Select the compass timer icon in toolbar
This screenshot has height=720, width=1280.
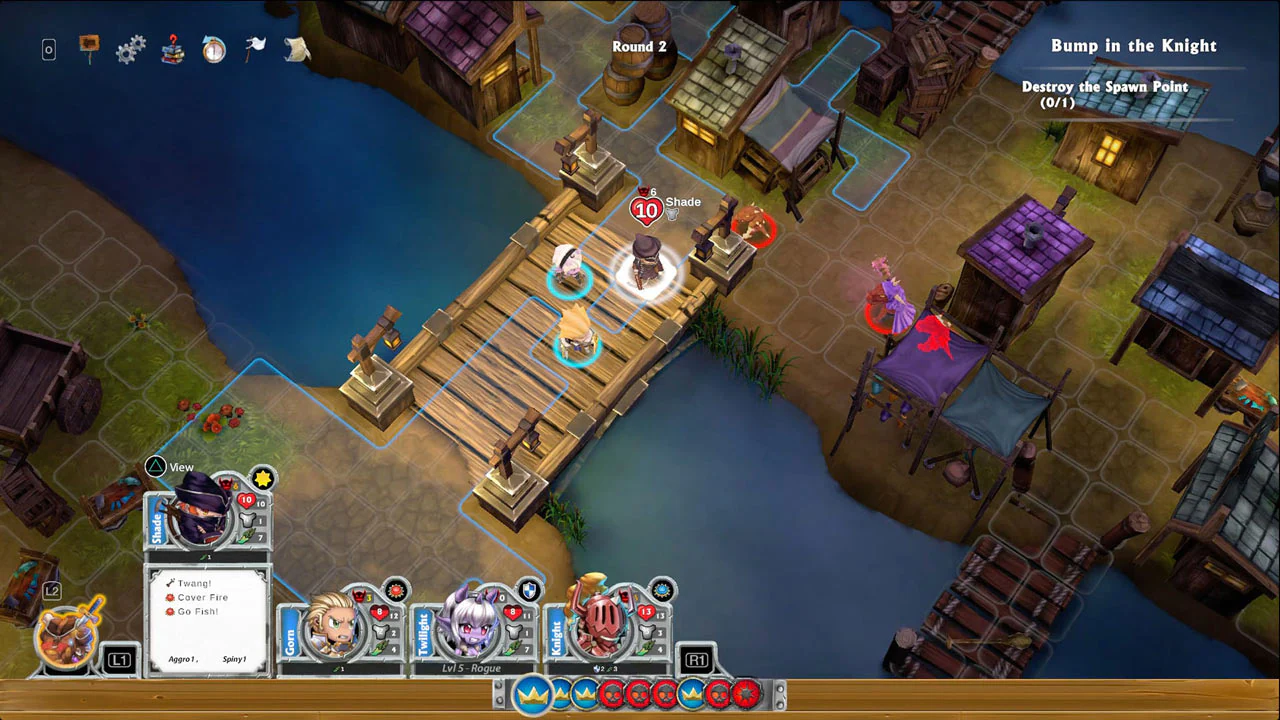point(213,49)
